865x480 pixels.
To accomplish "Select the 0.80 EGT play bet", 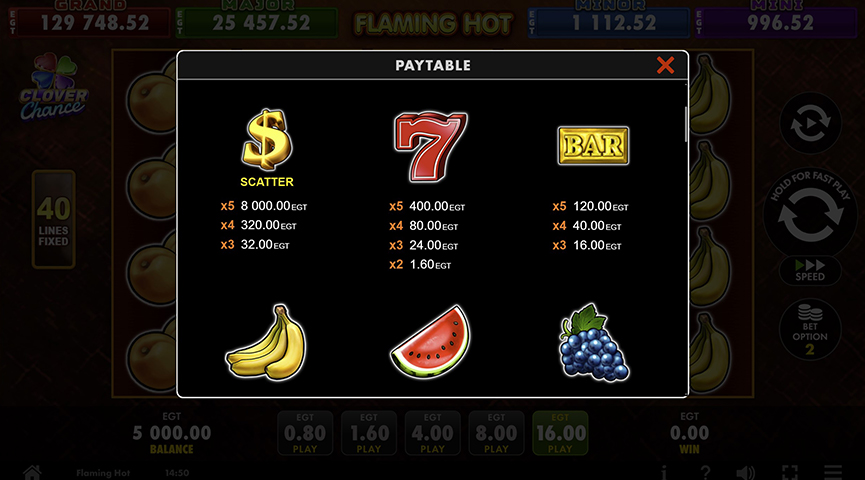I will coord(305,434).
